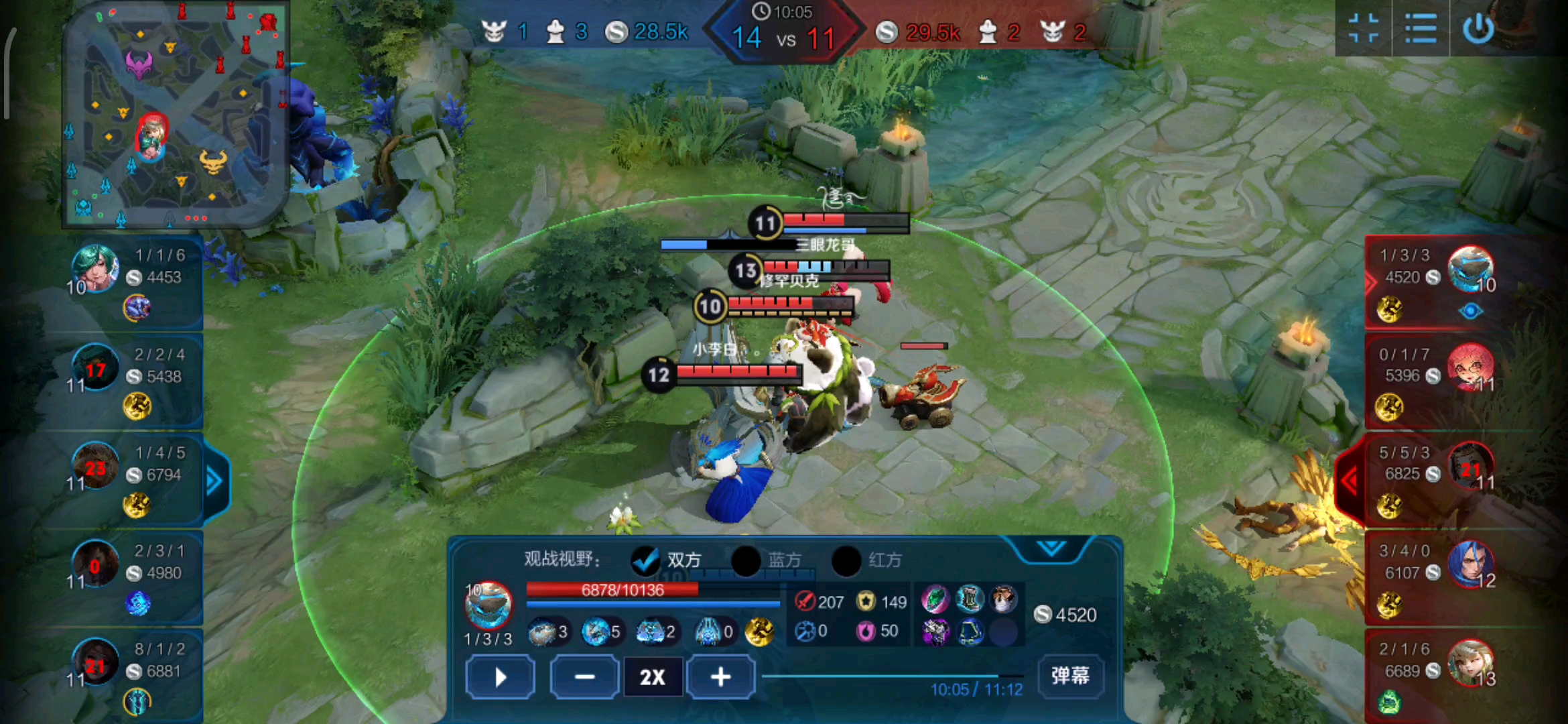
Task: Collapse the spectator panel with down arrow
Action: 1051,548
